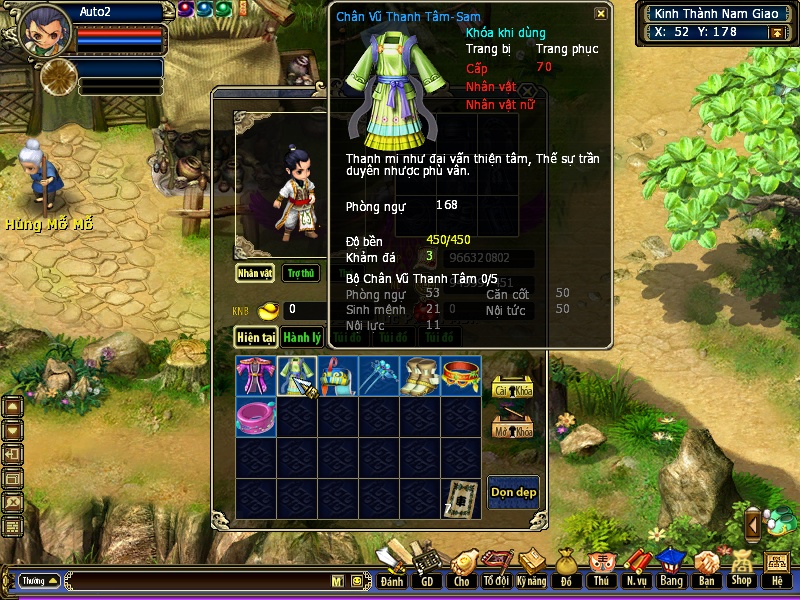This screenshot has height=600, width=800.
Task: Pick the pink bracelet in inventory
Action: 255,416
